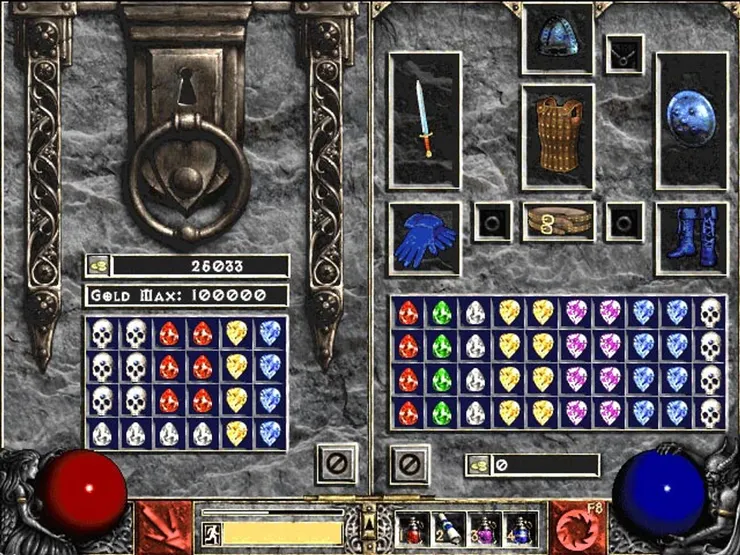Close the stash panel
This screenshot has height=555, width=740.
click(x=336, y=464)
